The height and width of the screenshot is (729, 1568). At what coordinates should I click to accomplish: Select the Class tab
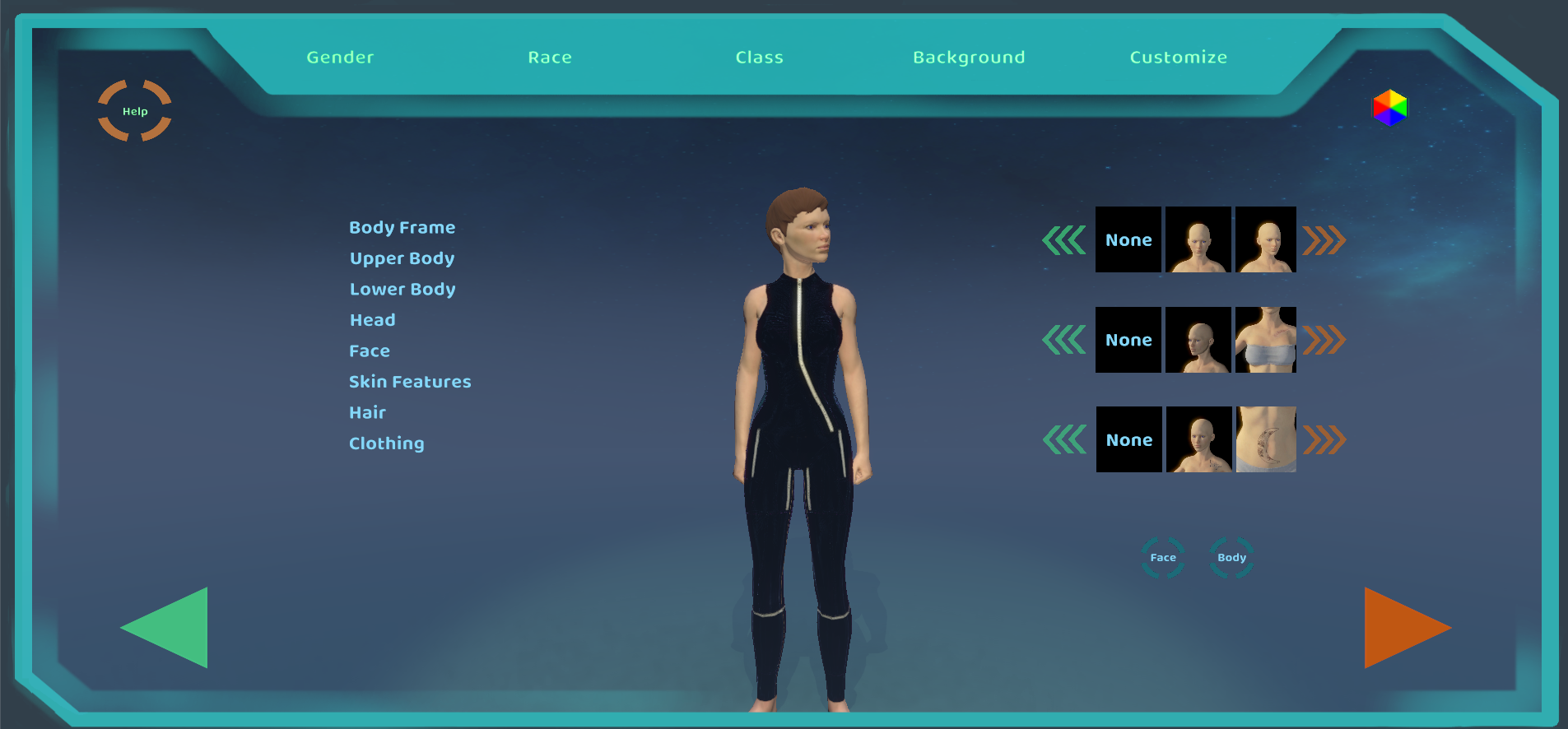click(759, 58)
